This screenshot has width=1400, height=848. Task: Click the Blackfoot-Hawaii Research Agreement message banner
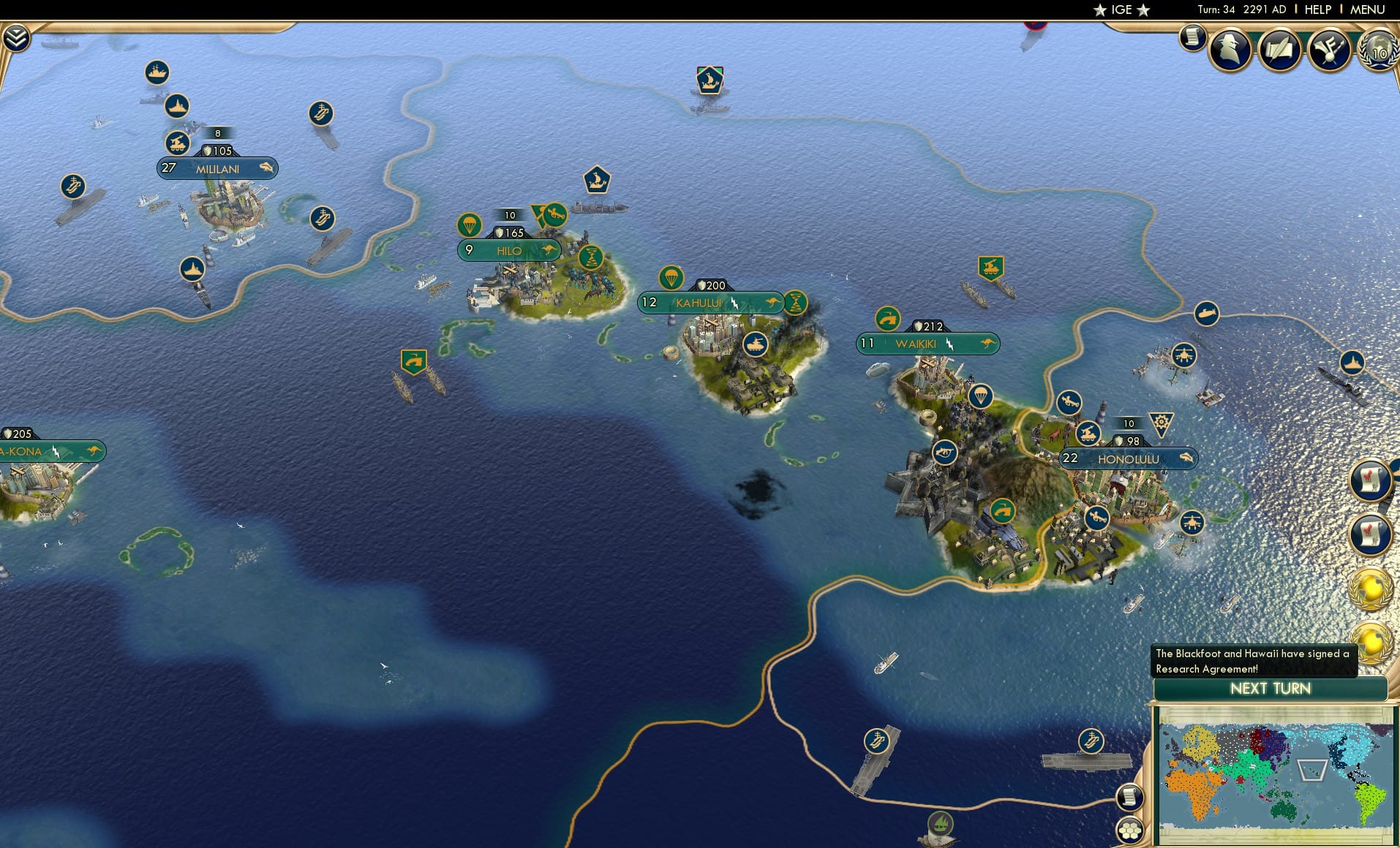[1252, 660]
